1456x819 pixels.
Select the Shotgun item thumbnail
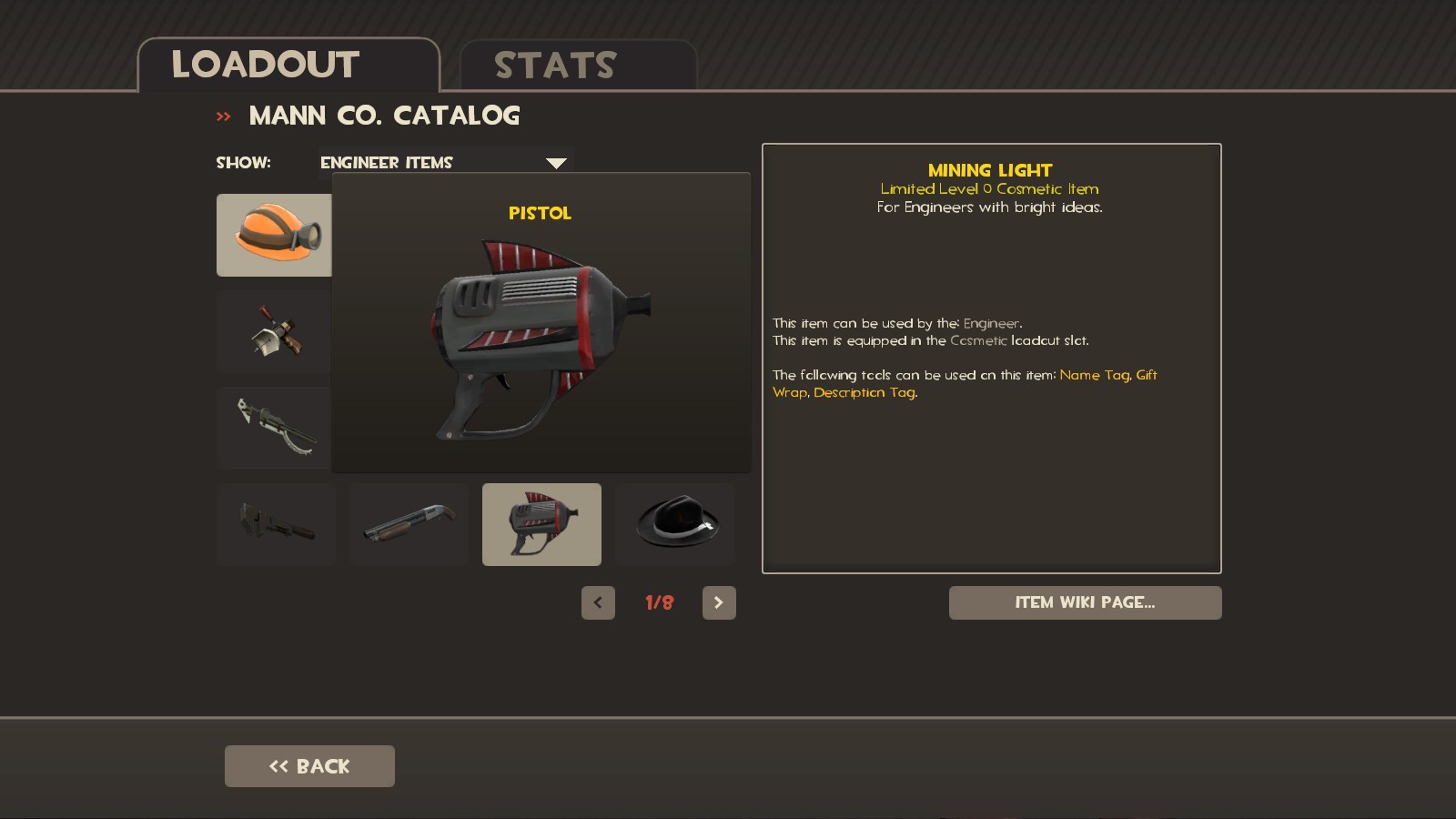409,524
